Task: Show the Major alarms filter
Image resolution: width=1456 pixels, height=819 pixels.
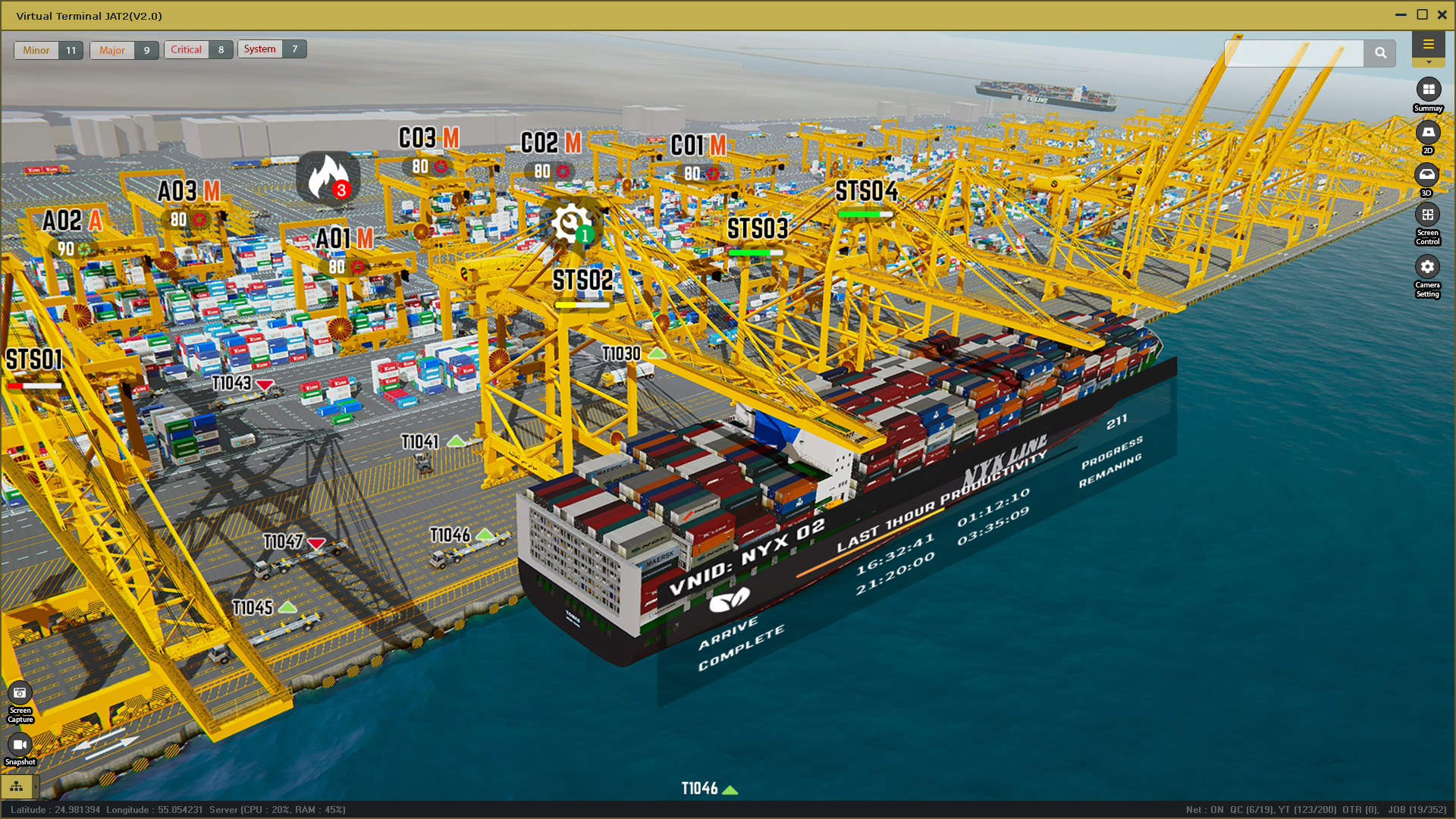Action: (112, 50)
